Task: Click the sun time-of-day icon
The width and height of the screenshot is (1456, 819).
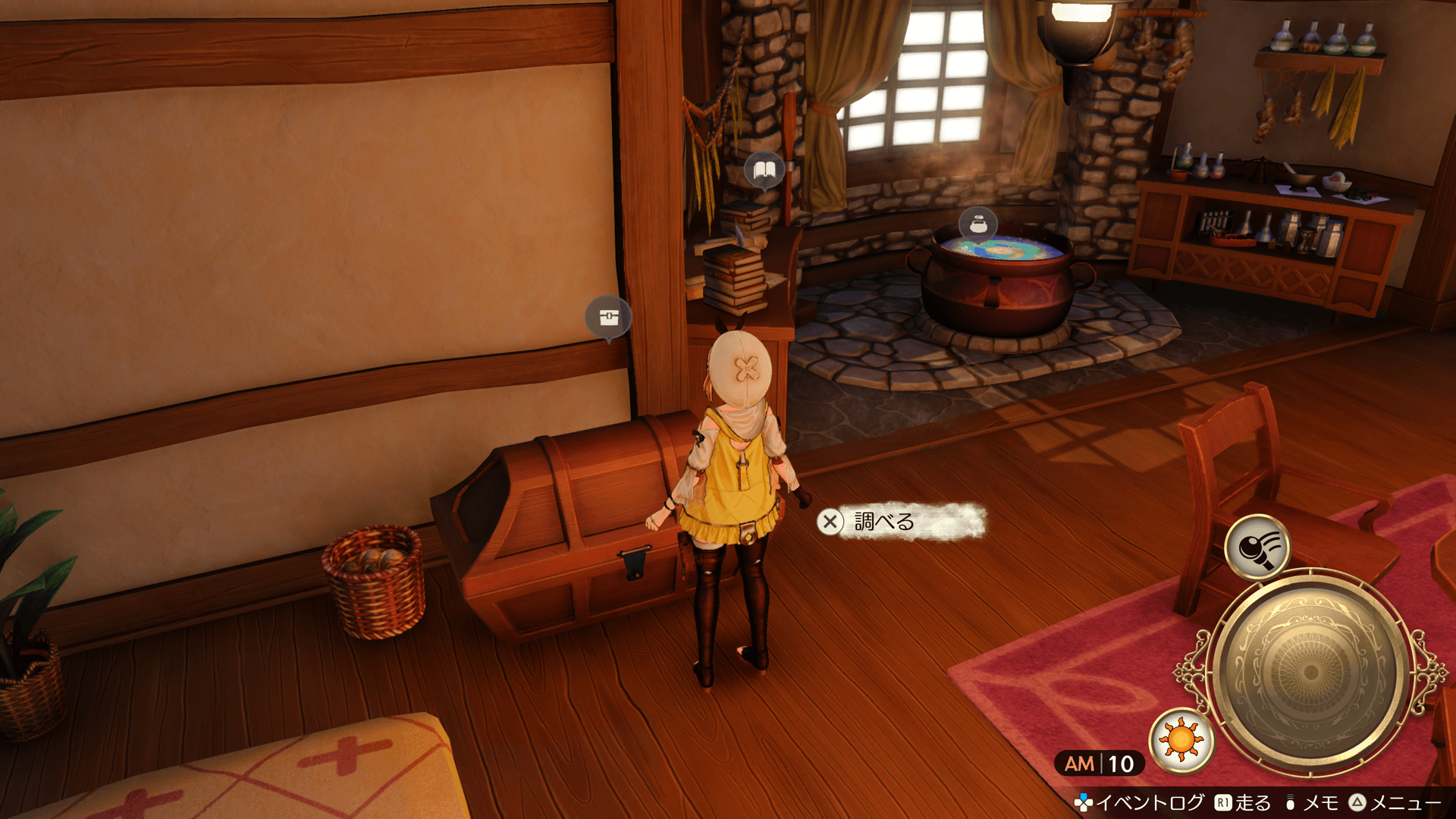Action: point(1181,740)
